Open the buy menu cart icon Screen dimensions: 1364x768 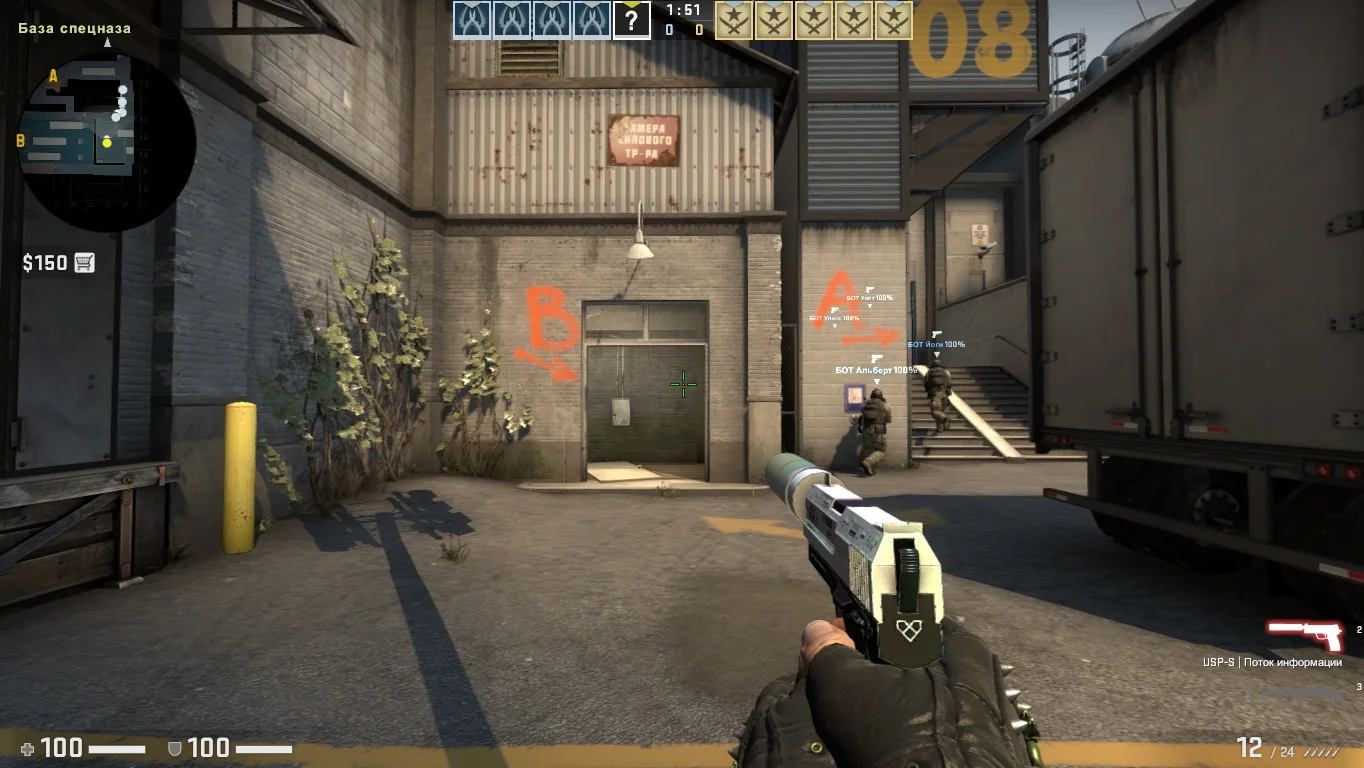(85, 263)
